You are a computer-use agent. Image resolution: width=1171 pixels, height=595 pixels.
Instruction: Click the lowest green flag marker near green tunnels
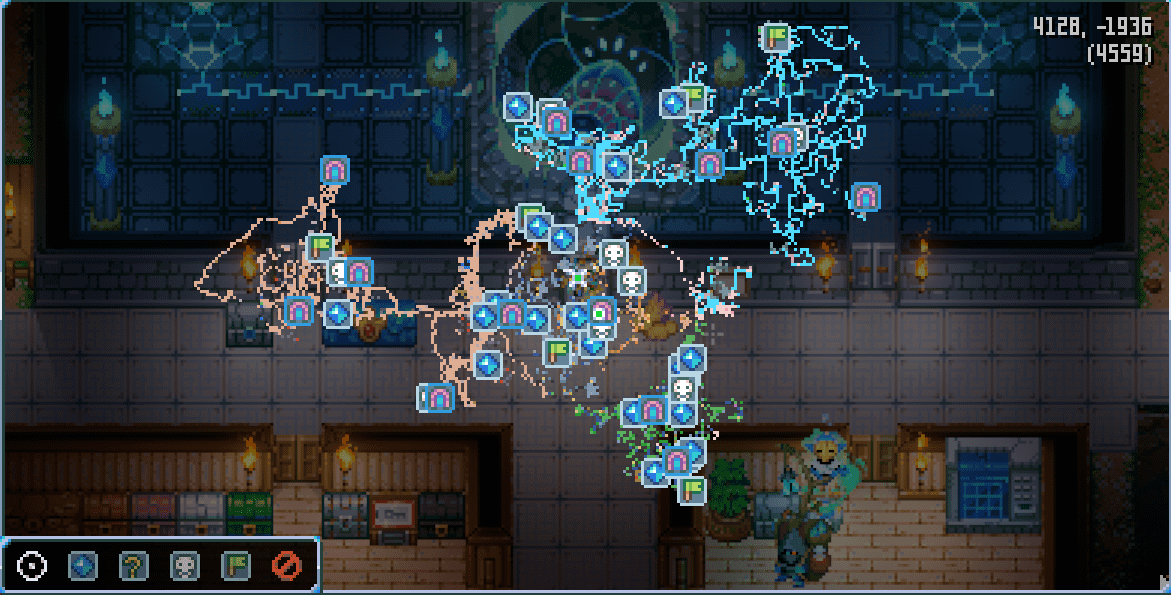pos(691,490)
